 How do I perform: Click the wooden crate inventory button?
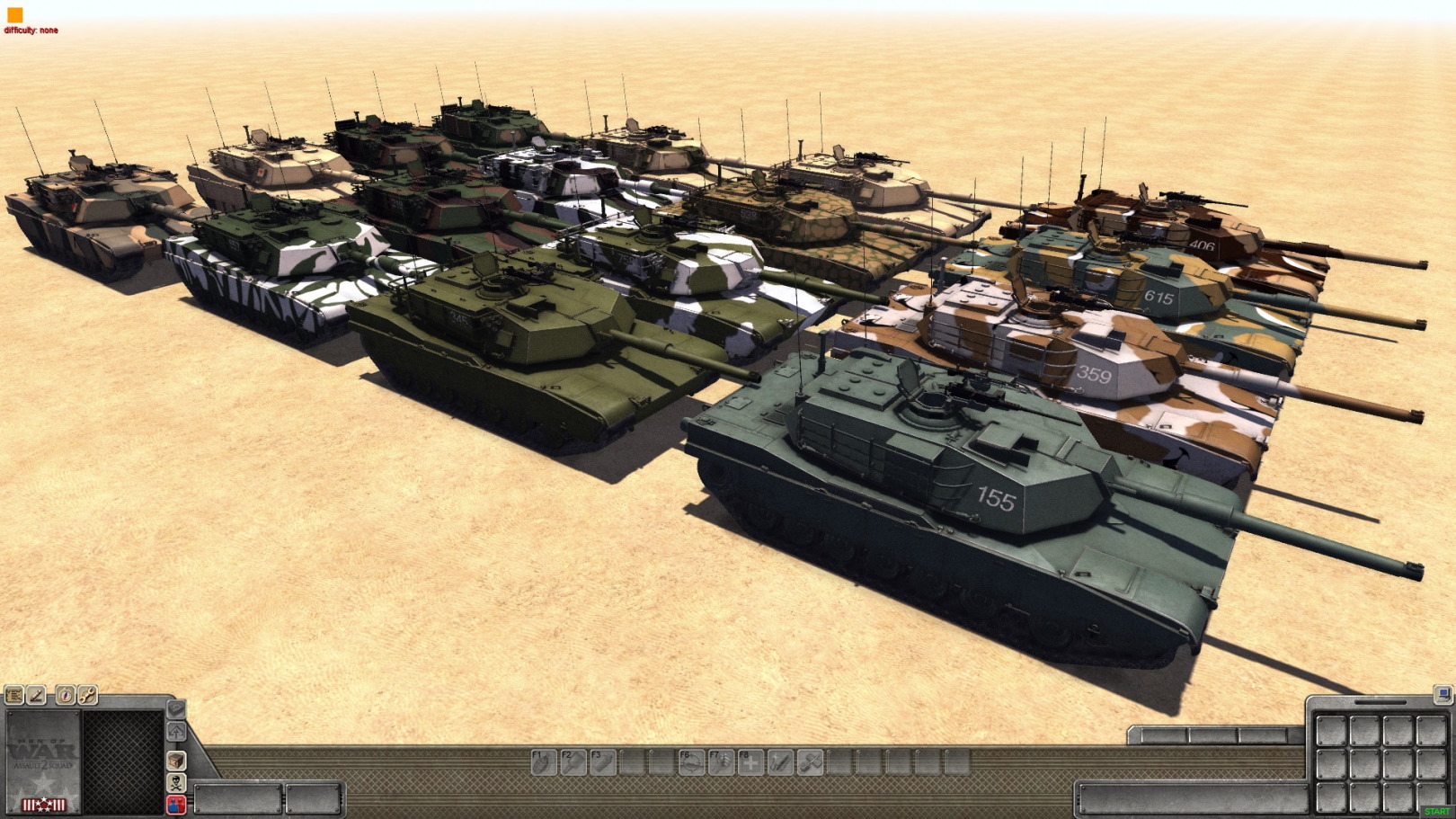[176, 761]
